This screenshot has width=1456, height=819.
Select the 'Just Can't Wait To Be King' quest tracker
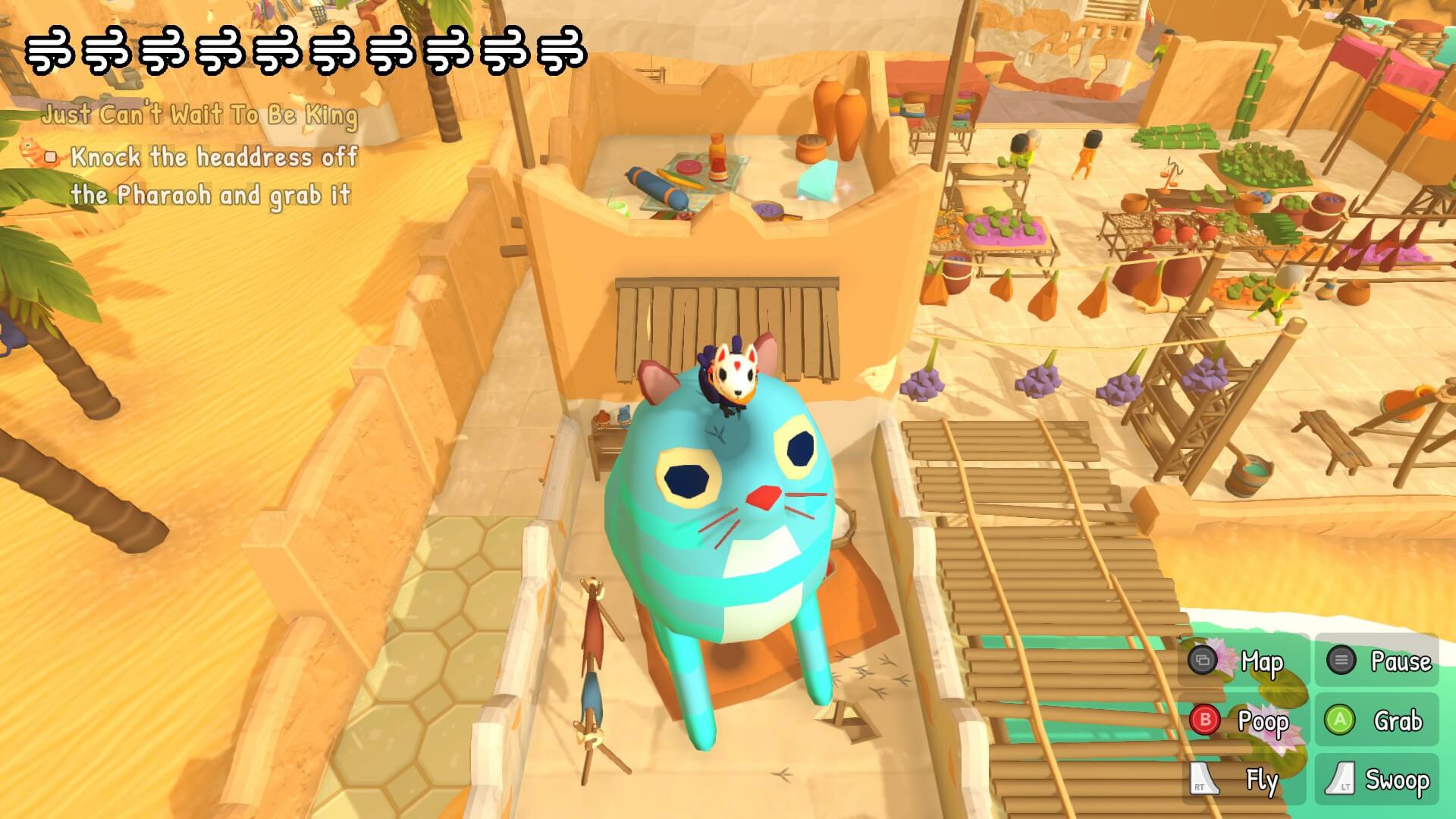pyautogui.click(x=199, y=115)
